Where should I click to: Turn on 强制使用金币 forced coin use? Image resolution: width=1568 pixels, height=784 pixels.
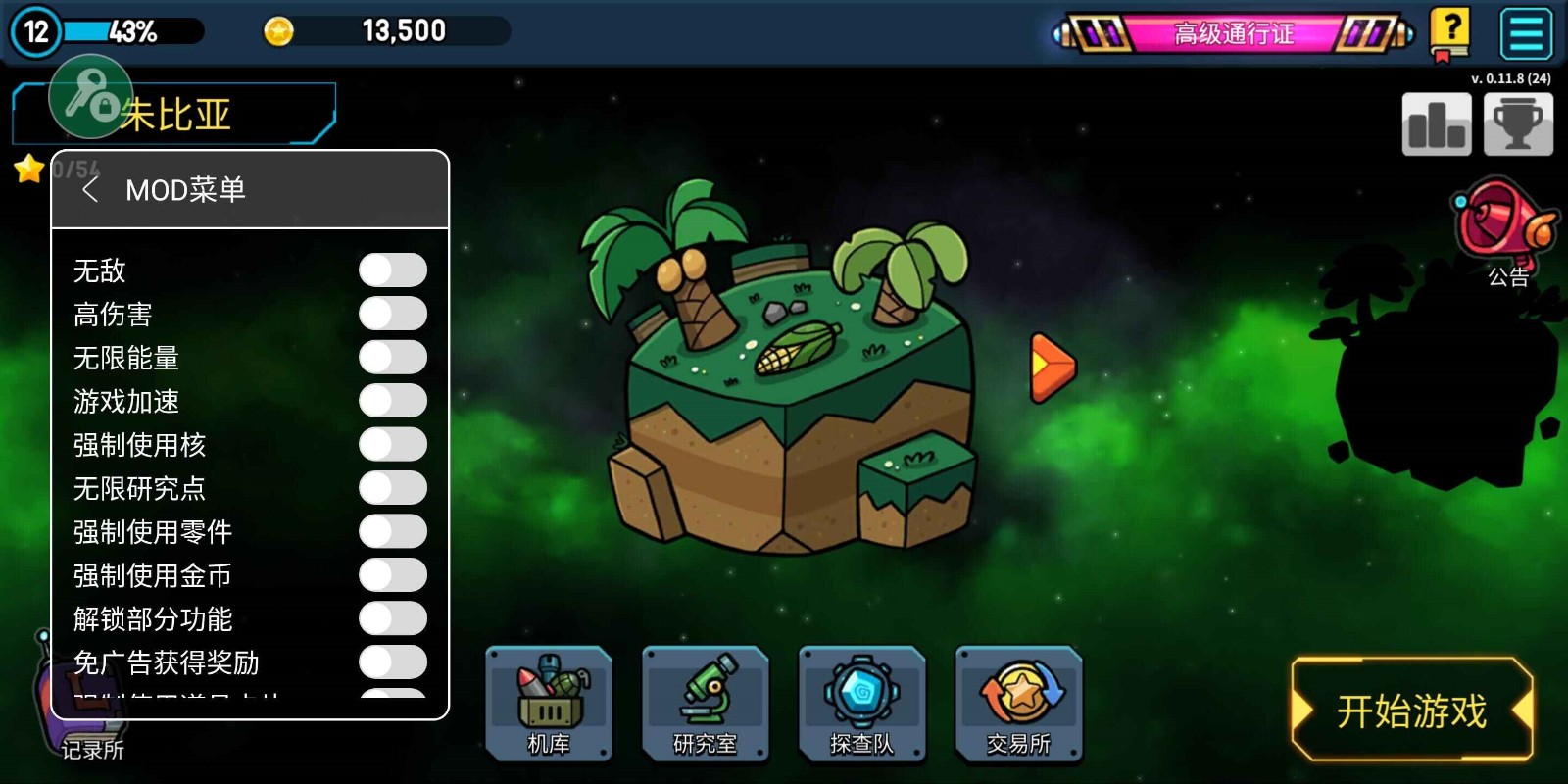(392, 575)
